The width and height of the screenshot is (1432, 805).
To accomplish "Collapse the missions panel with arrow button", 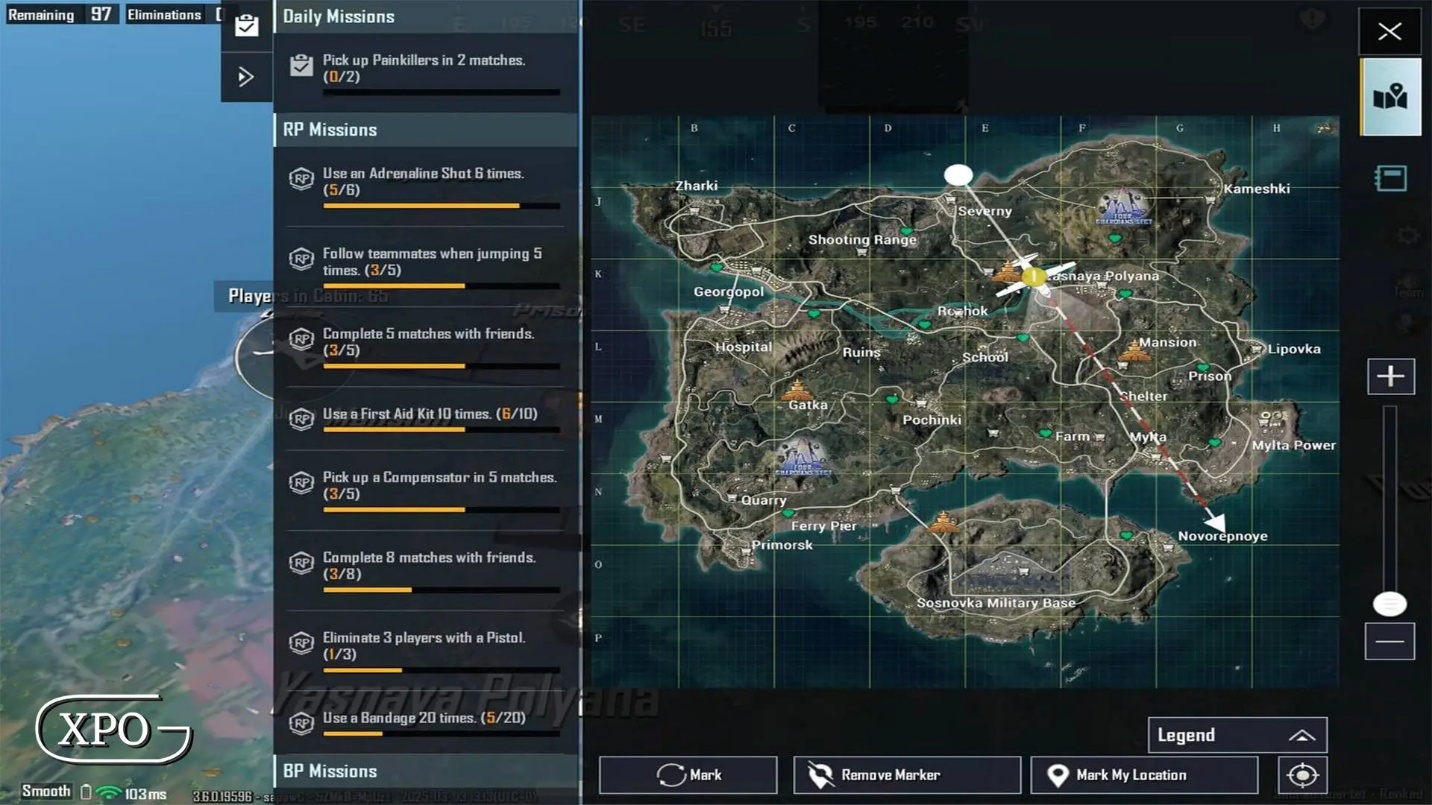I will pyautogui.click(x=246, y=77).
